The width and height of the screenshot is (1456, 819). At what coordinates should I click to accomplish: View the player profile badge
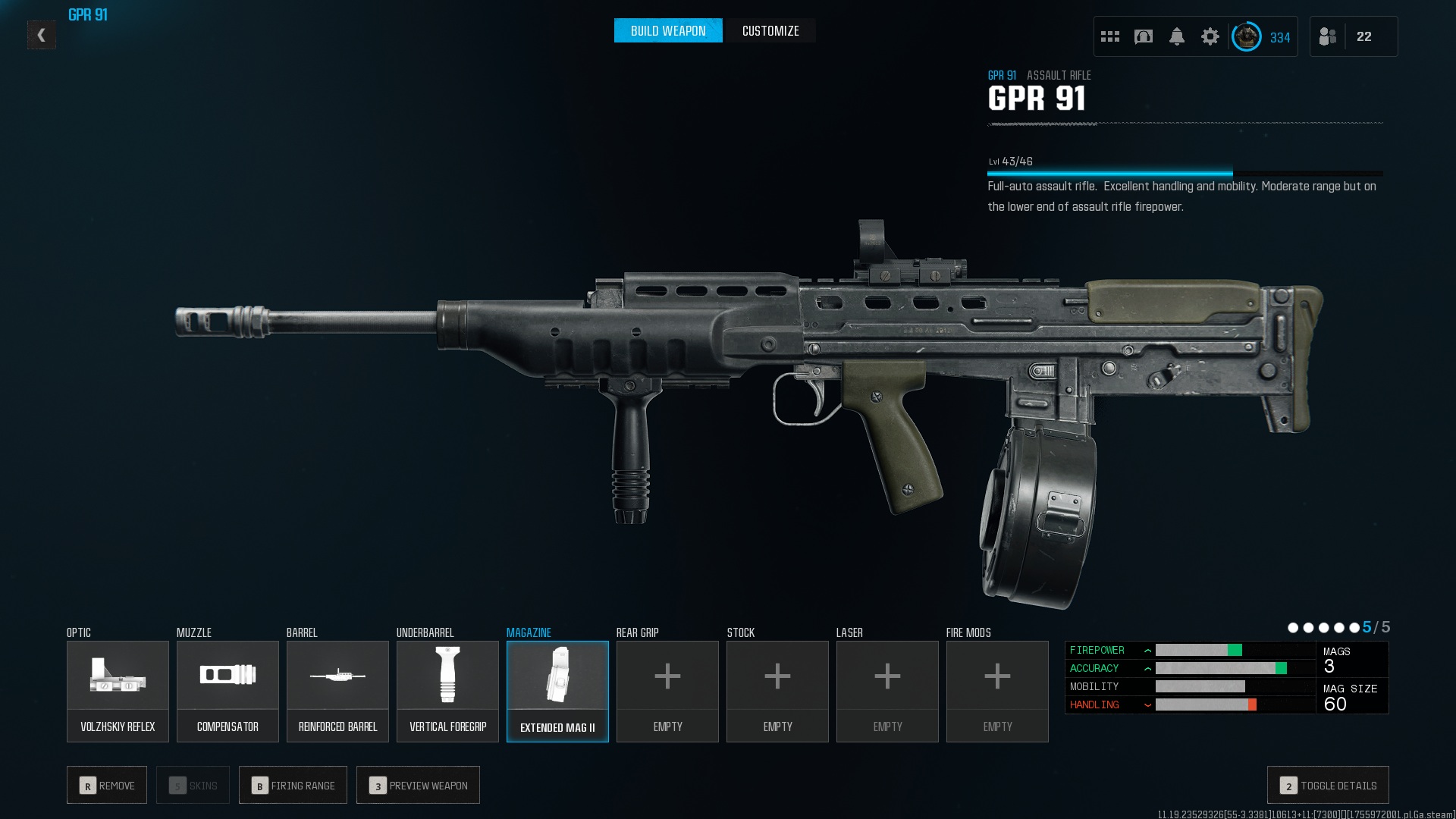coord(1246,36)
